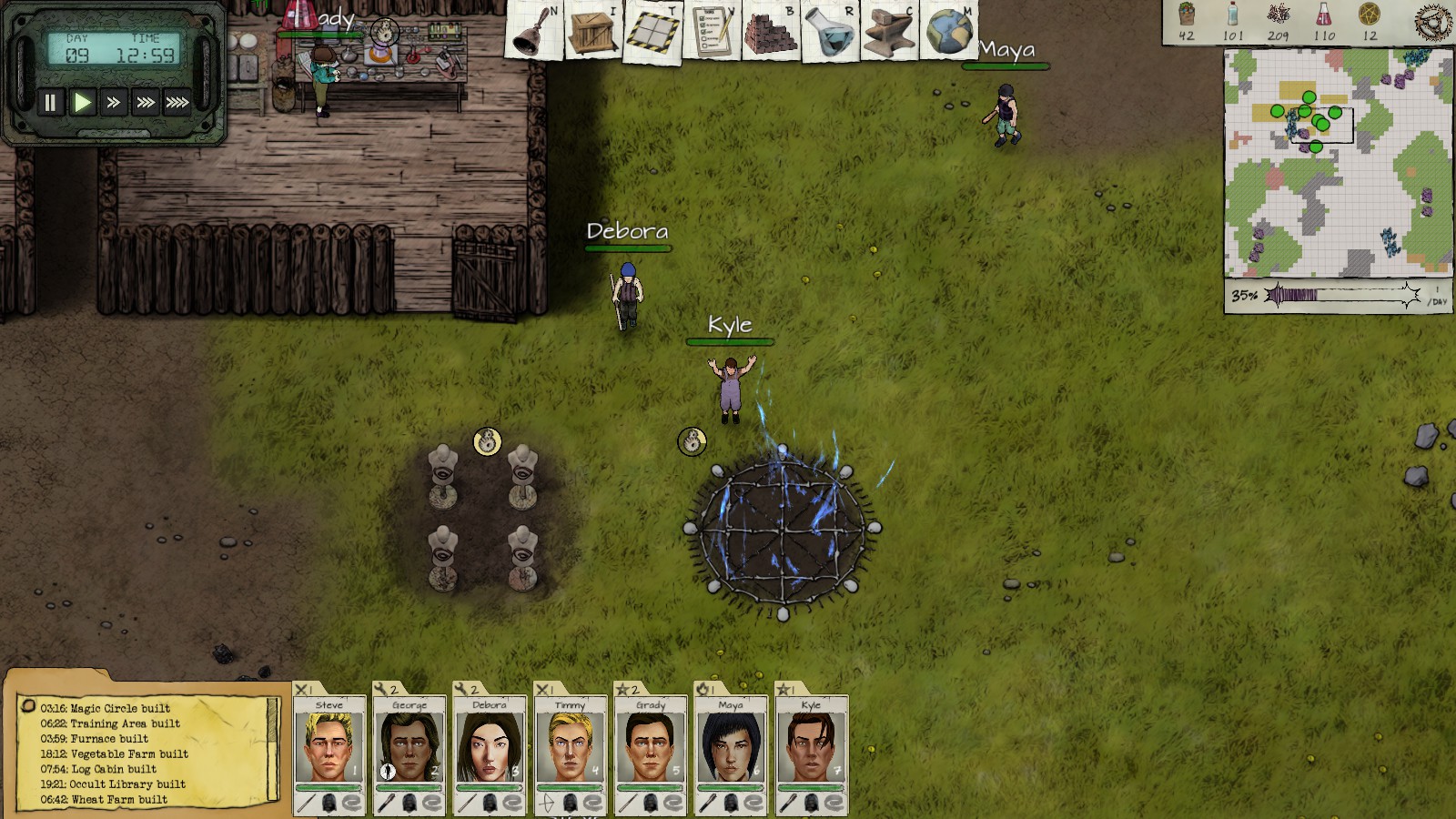Set quadruple-arrow fastest speed
The image size is (1456, 819).
click(x=177, y=103)
